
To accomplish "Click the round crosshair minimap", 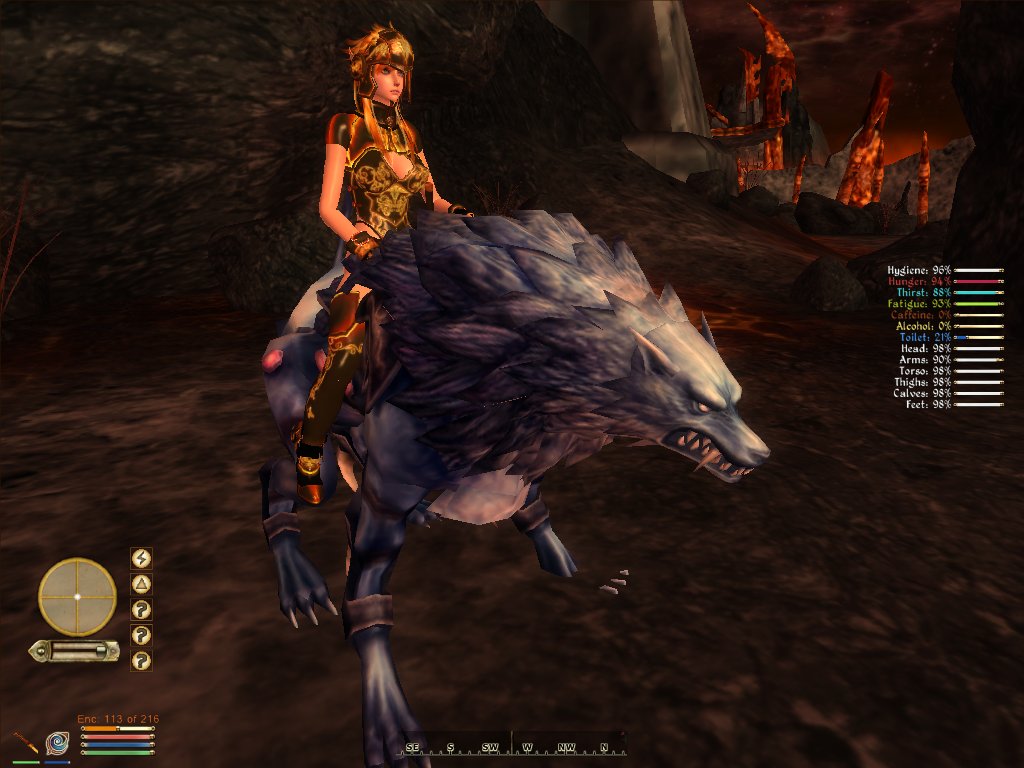I will pos(77,596).
